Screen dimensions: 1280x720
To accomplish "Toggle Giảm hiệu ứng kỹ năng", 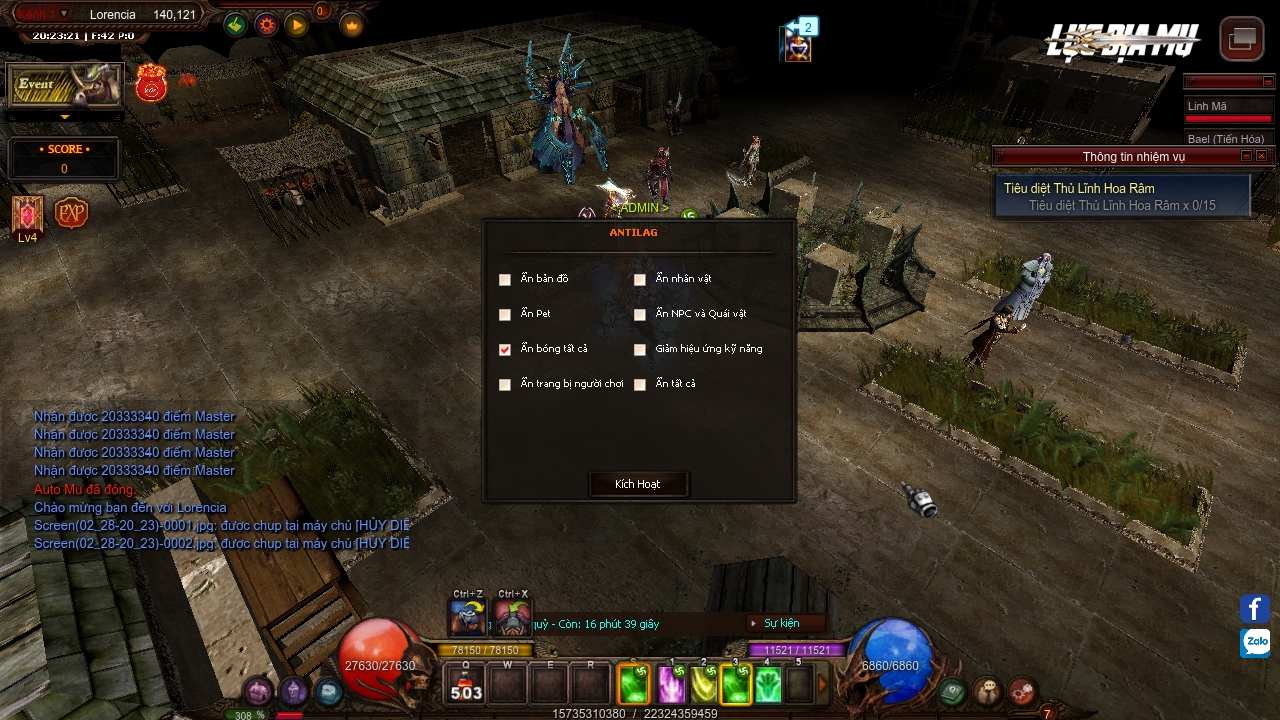I will point(640,350).
